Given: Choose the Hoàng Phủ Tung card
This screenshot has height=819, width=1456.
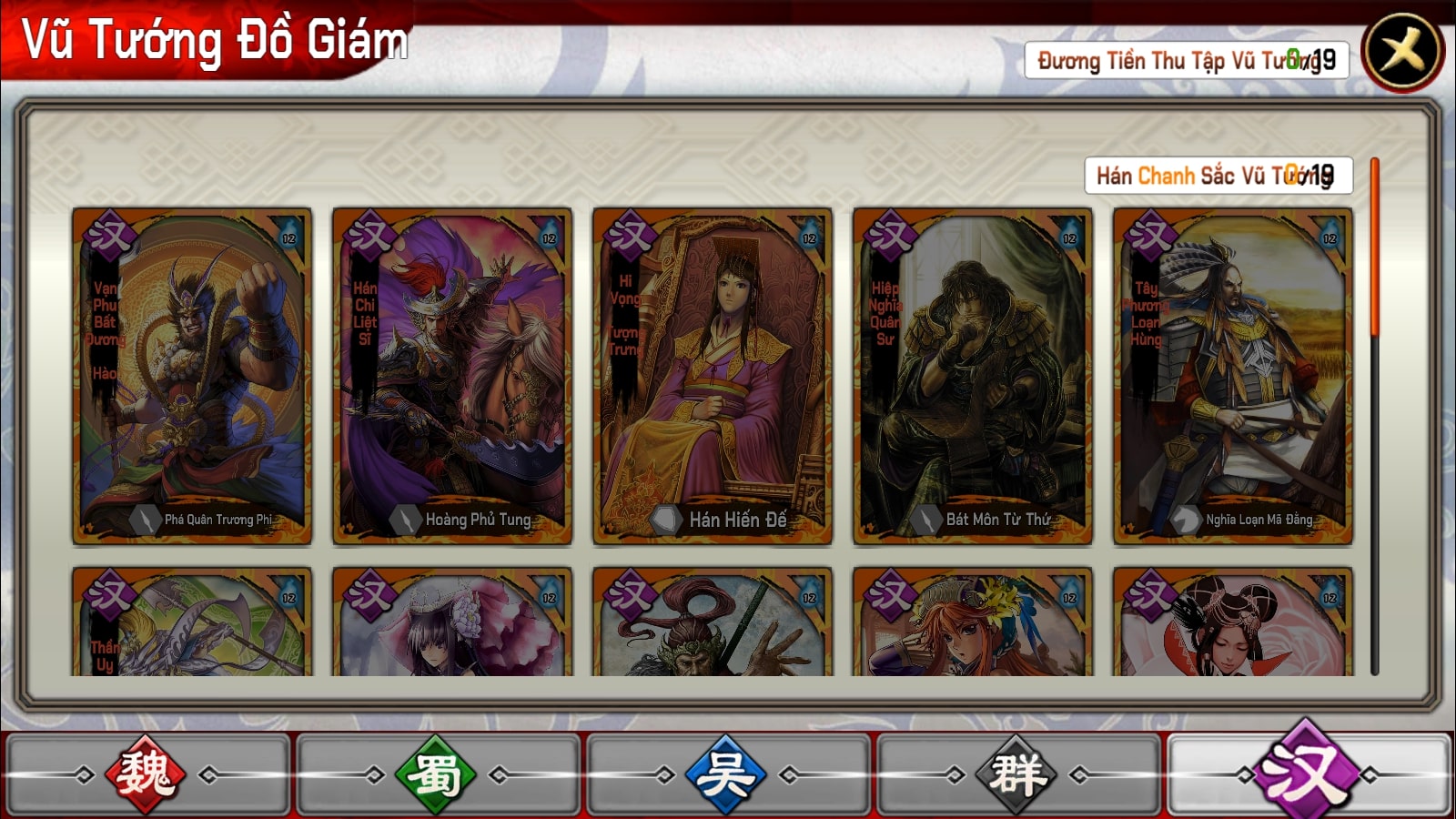Looking at the screenshot, I should (452, 376).
